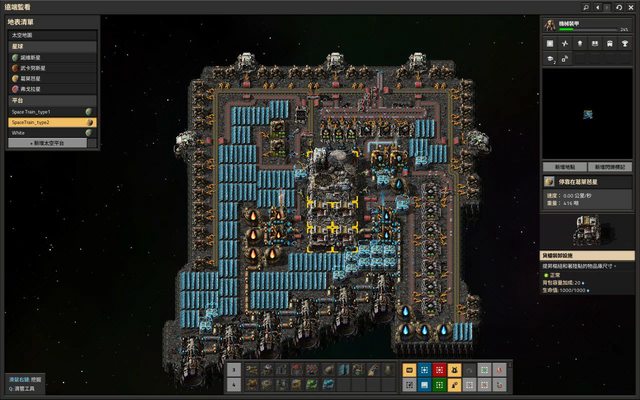640x400 pixels.
Task: Close the remote view window
Action: (x=630, y=6)
